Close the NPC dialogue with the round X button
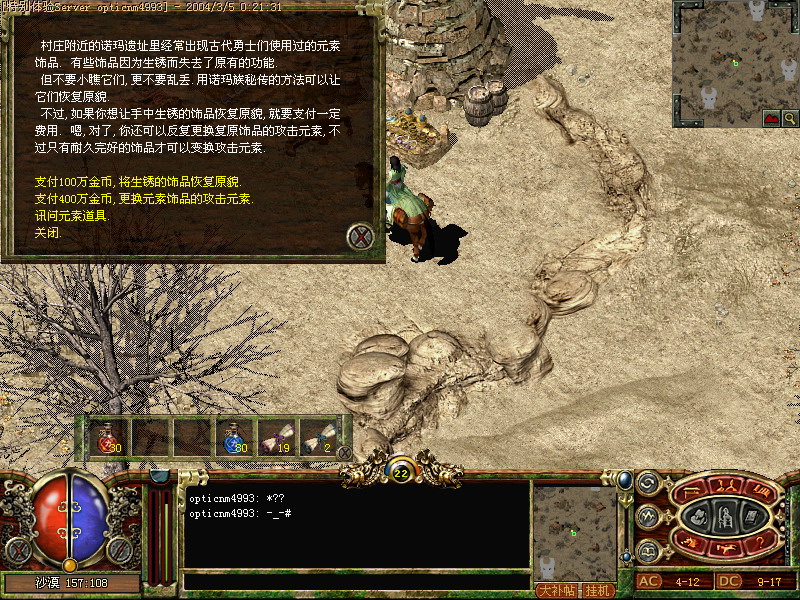The width and height of the screenshot is (800, 600). (x=361, y=237)
